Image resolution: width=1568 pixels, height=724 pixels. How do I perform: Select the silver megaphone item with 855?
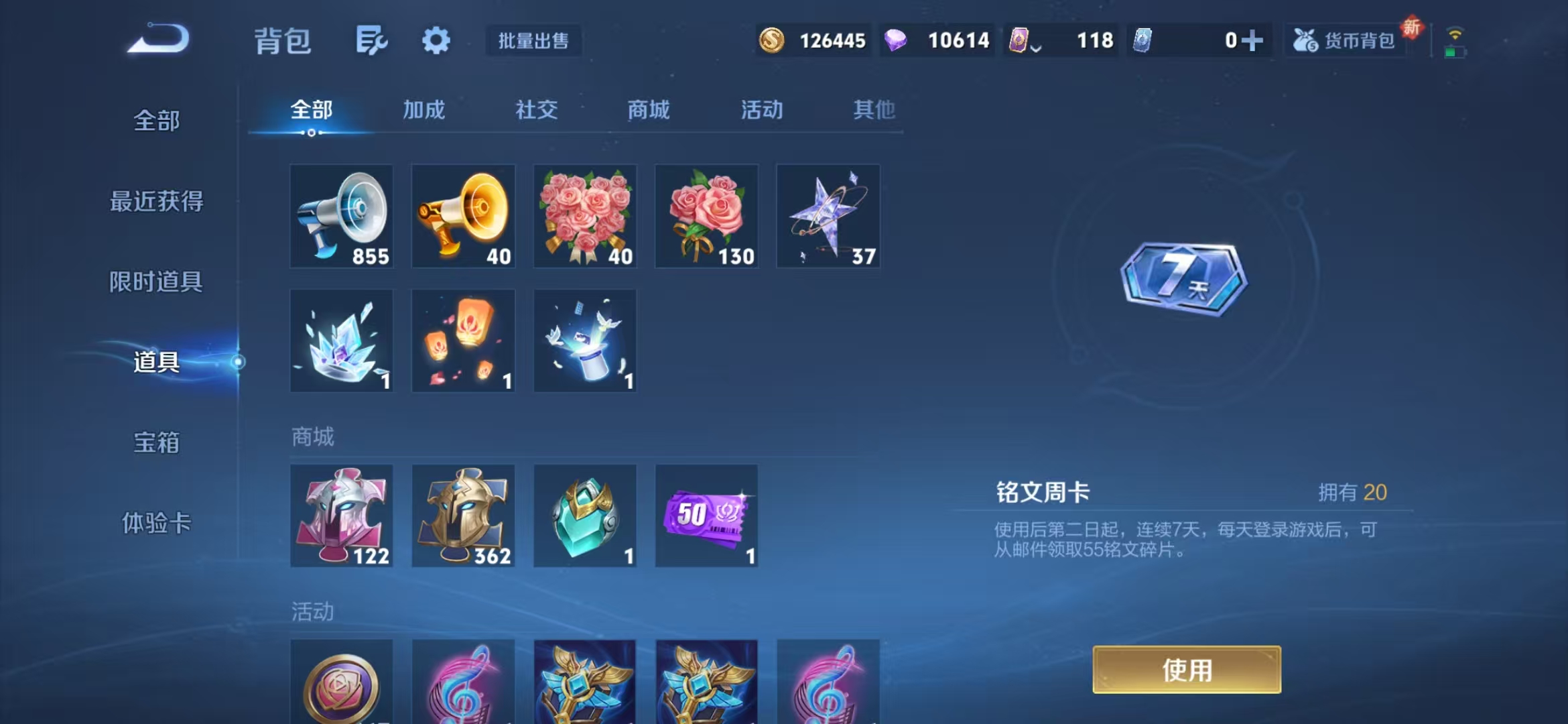click(341, 217)
